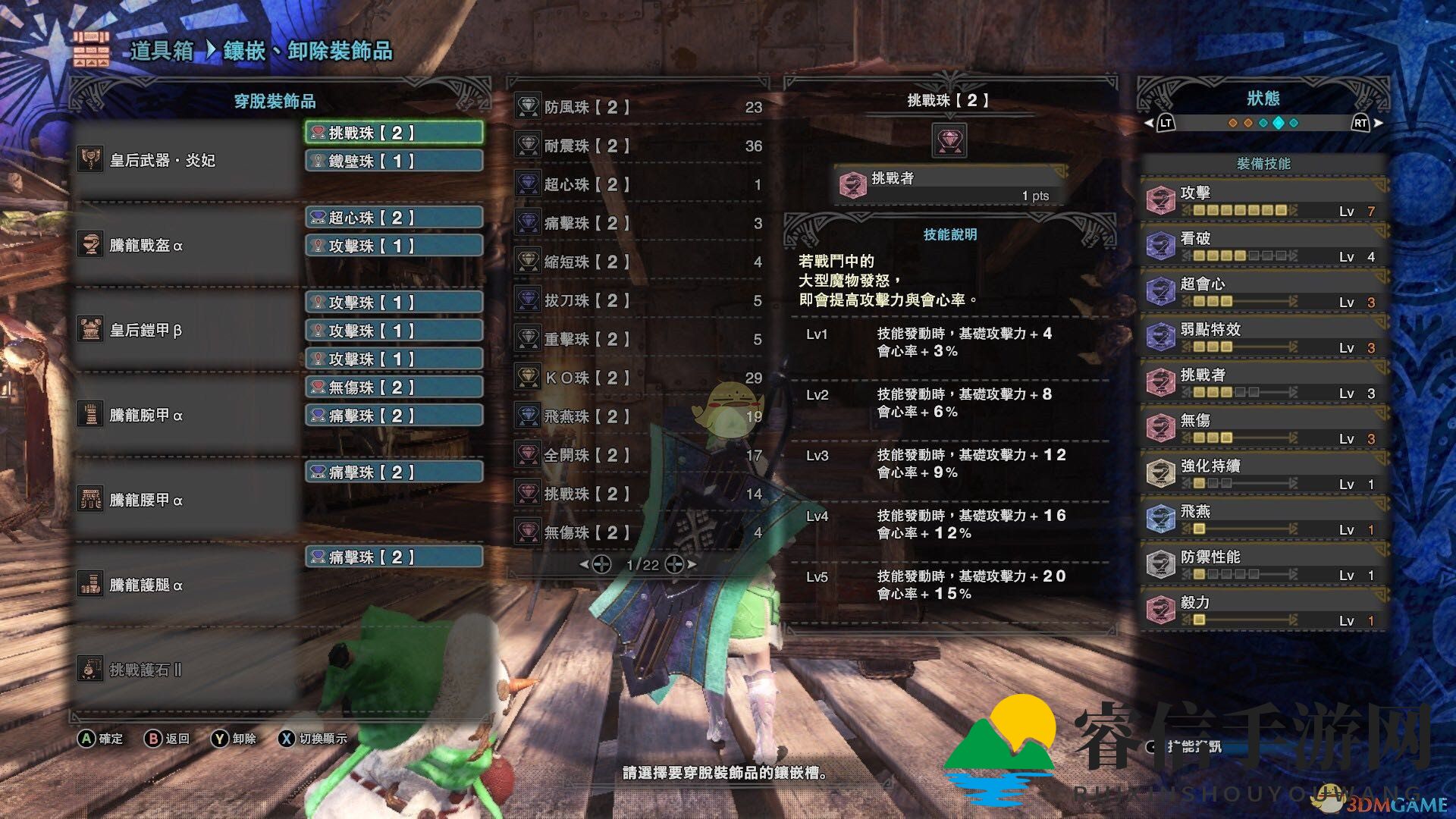Open the 挑戰護石II charm row
This screenshot has height=819, width=1456.
click(186, 670)
